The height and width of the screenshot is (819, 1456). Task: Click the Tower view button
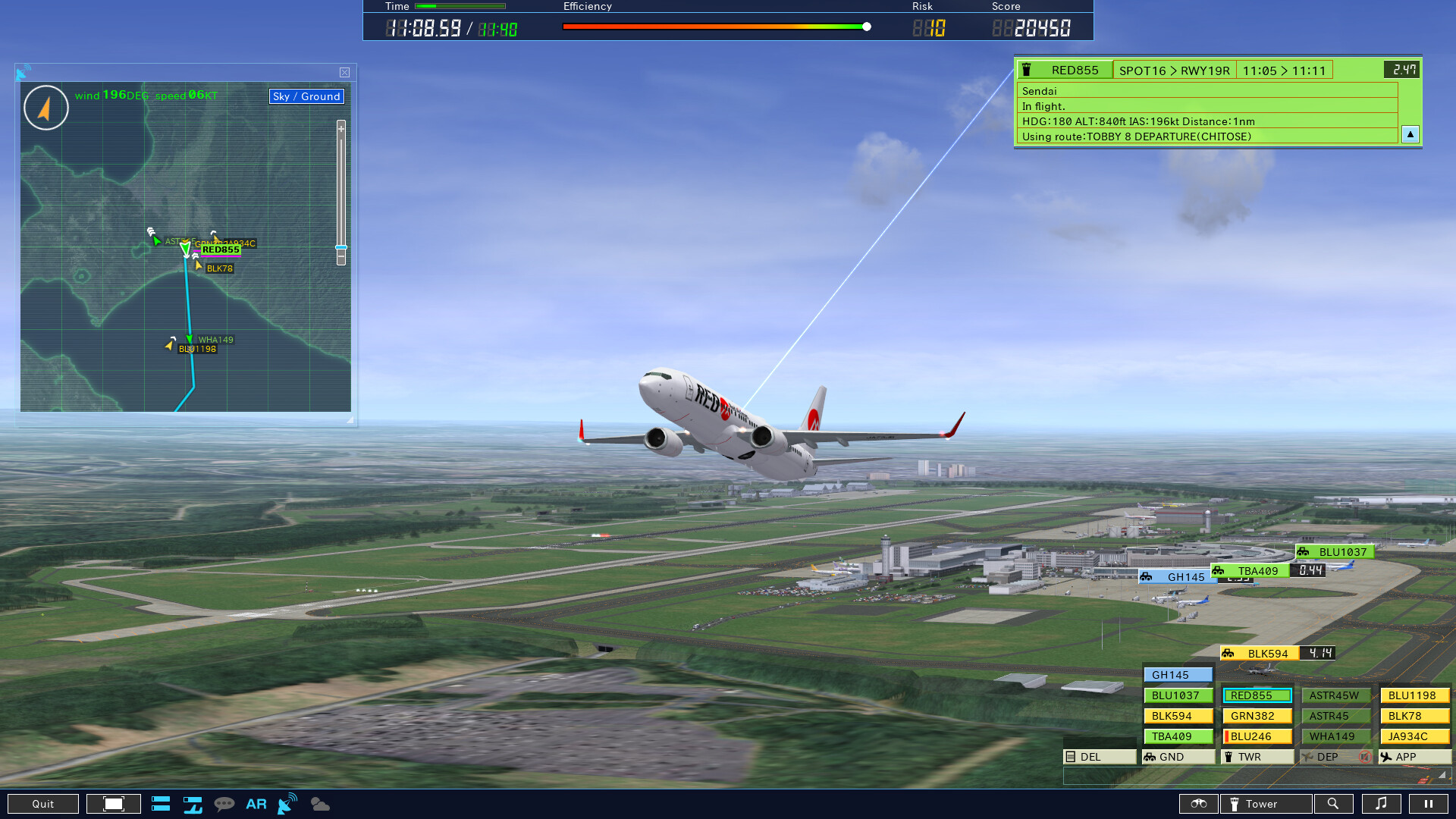(x=1265, y=804)
